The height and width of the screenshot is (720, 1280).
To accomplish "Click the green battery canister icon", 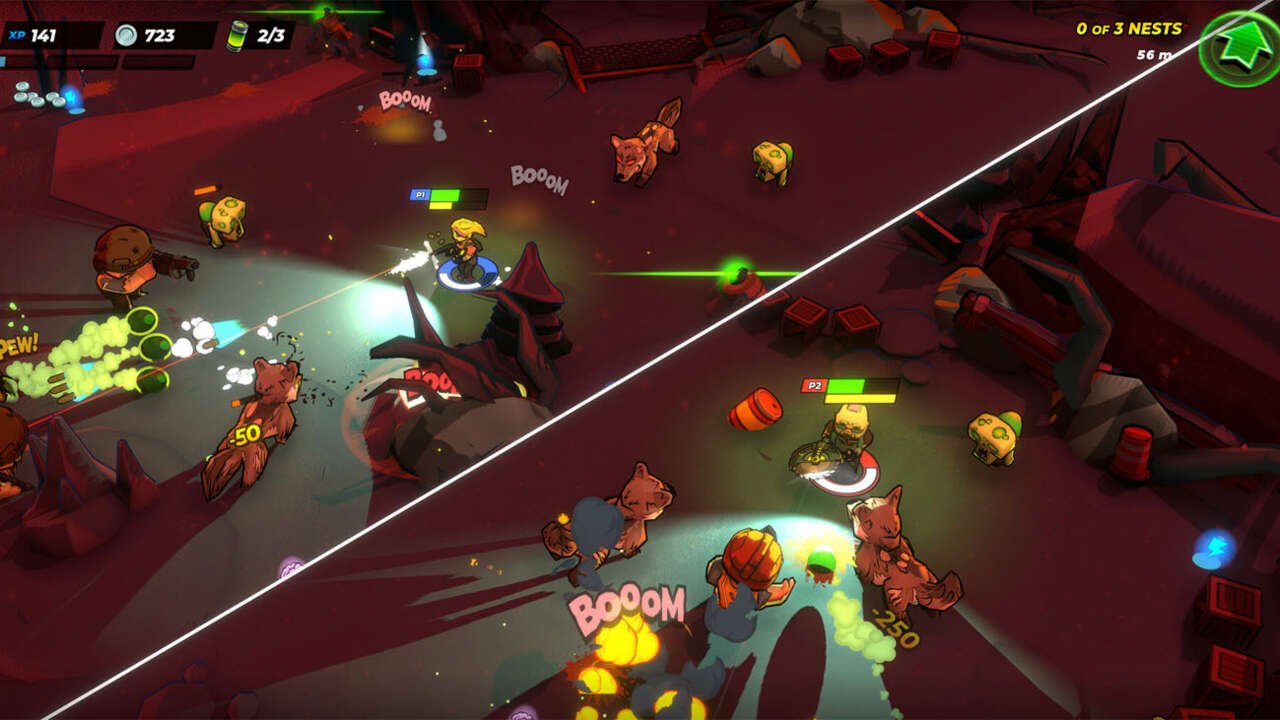I will (239, 35).
